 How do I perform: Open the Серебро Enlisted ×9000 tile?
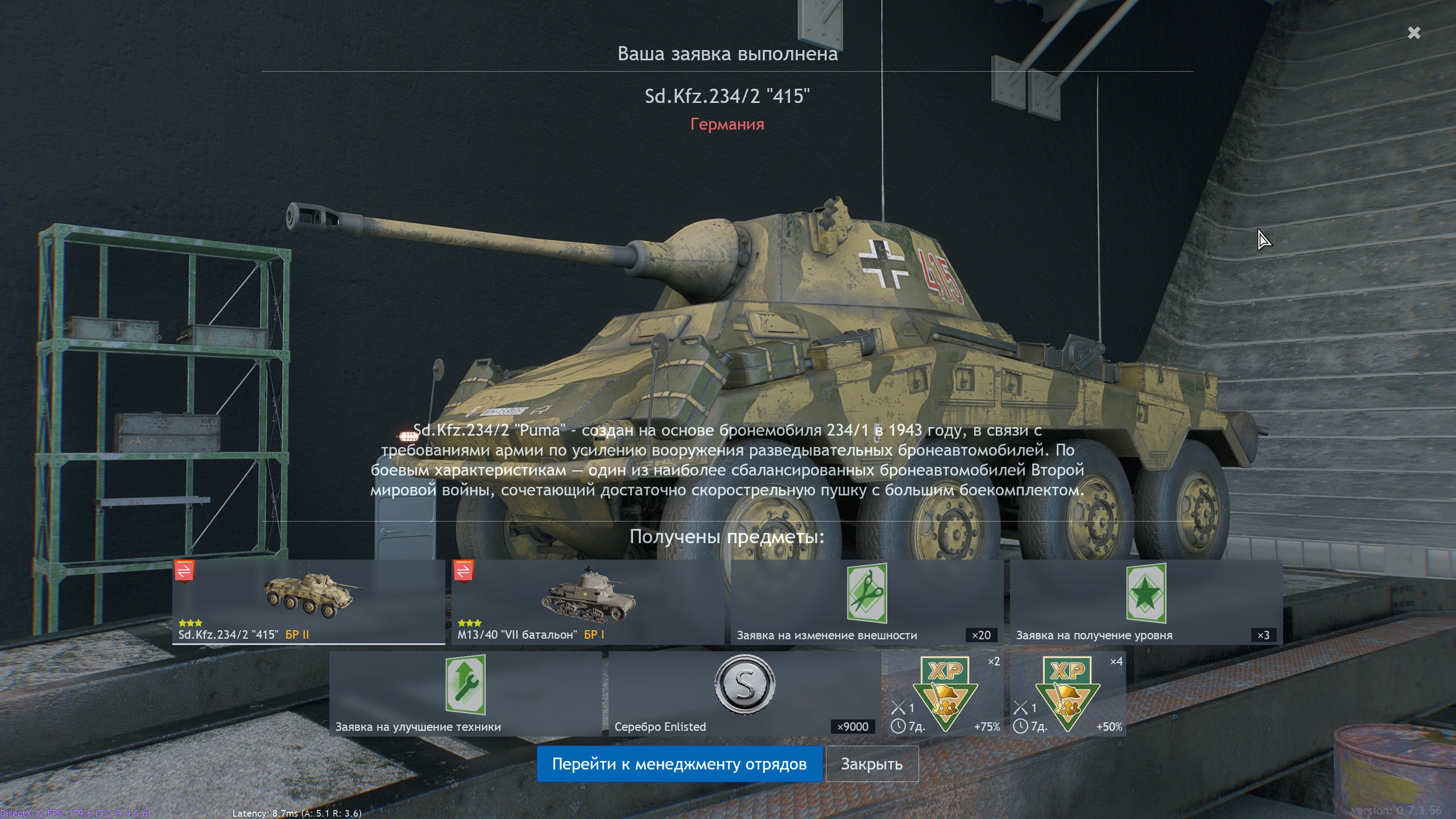click(x=744, y=693)
